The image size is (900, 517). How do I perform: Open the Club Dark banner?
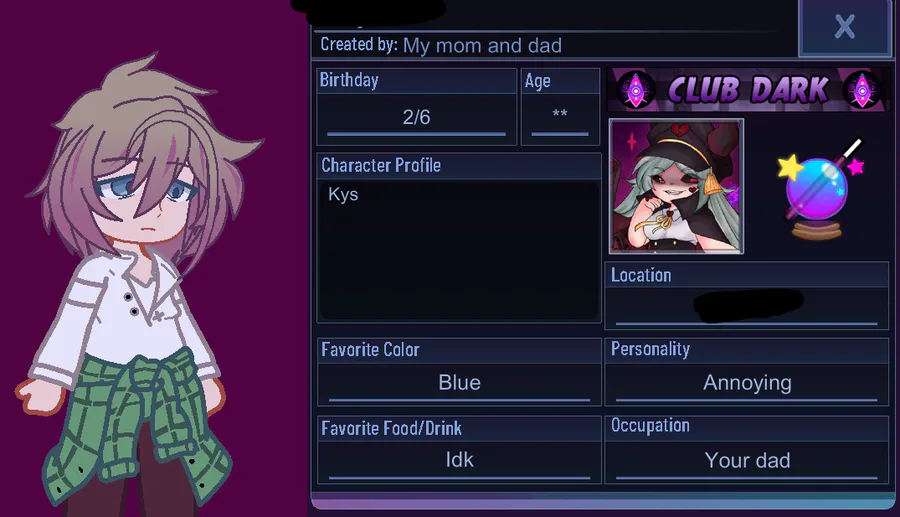[x=747, y=90]
